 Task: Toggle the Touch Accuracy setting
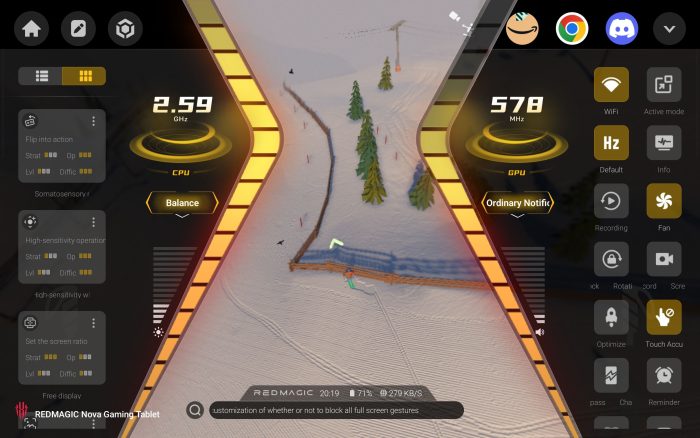tap(663, 317)
